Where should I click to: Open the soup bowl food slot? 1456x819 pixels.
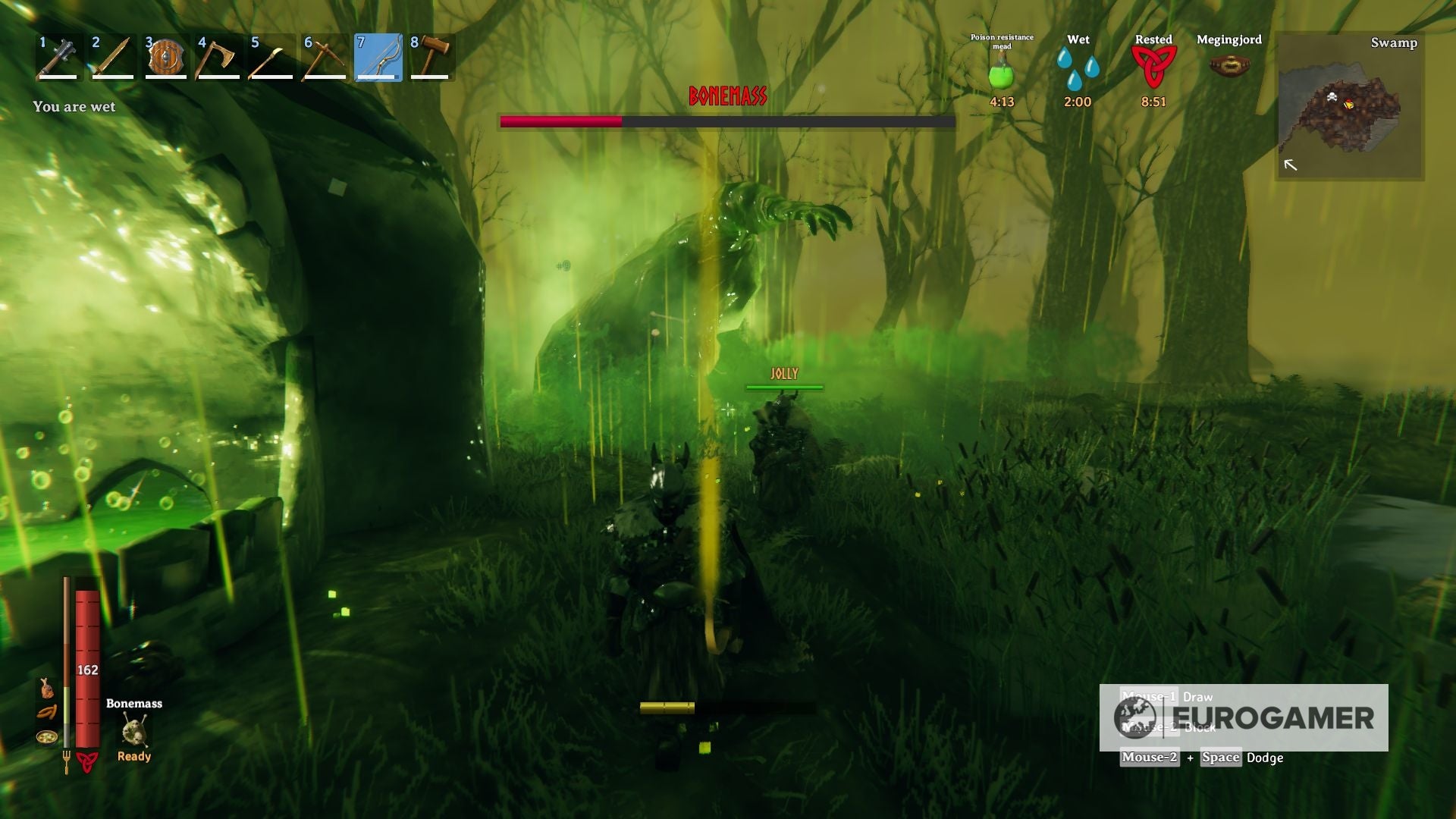click(x=47, y=737)
